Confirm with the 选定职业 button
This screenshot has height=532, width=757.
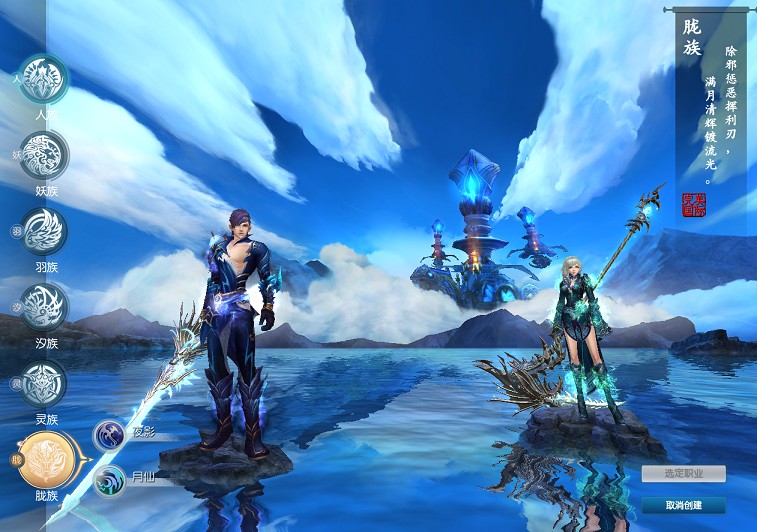point(683,473)
